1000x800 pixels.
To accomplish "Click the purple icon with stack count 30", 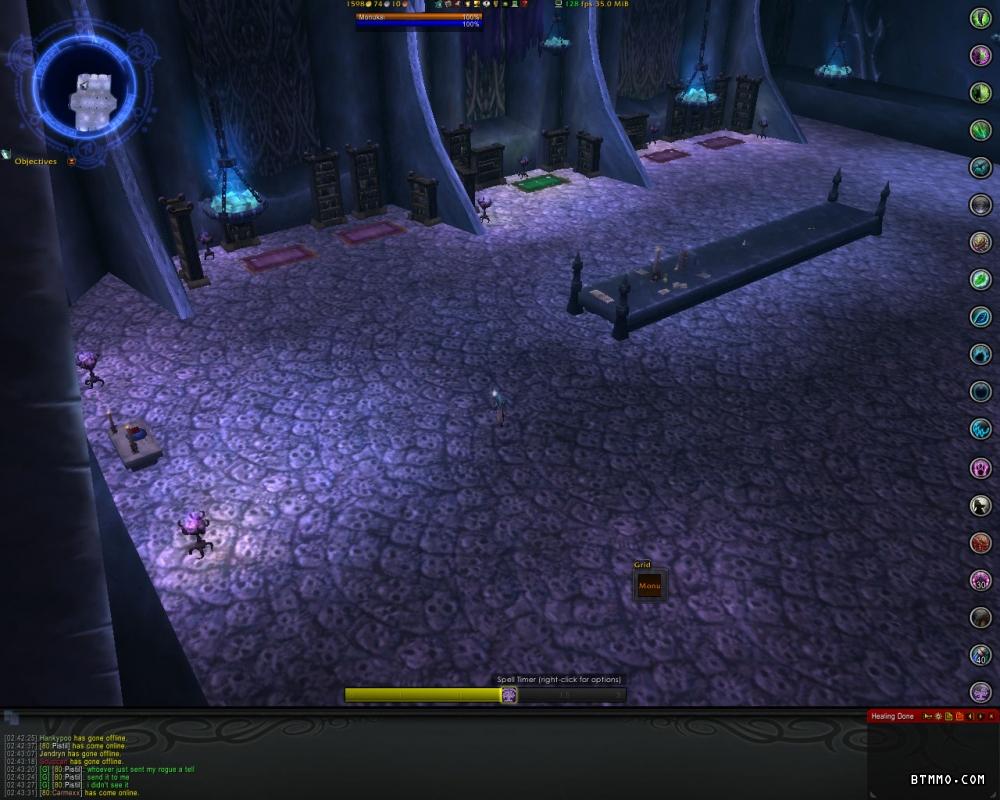I will pos(980,580).
